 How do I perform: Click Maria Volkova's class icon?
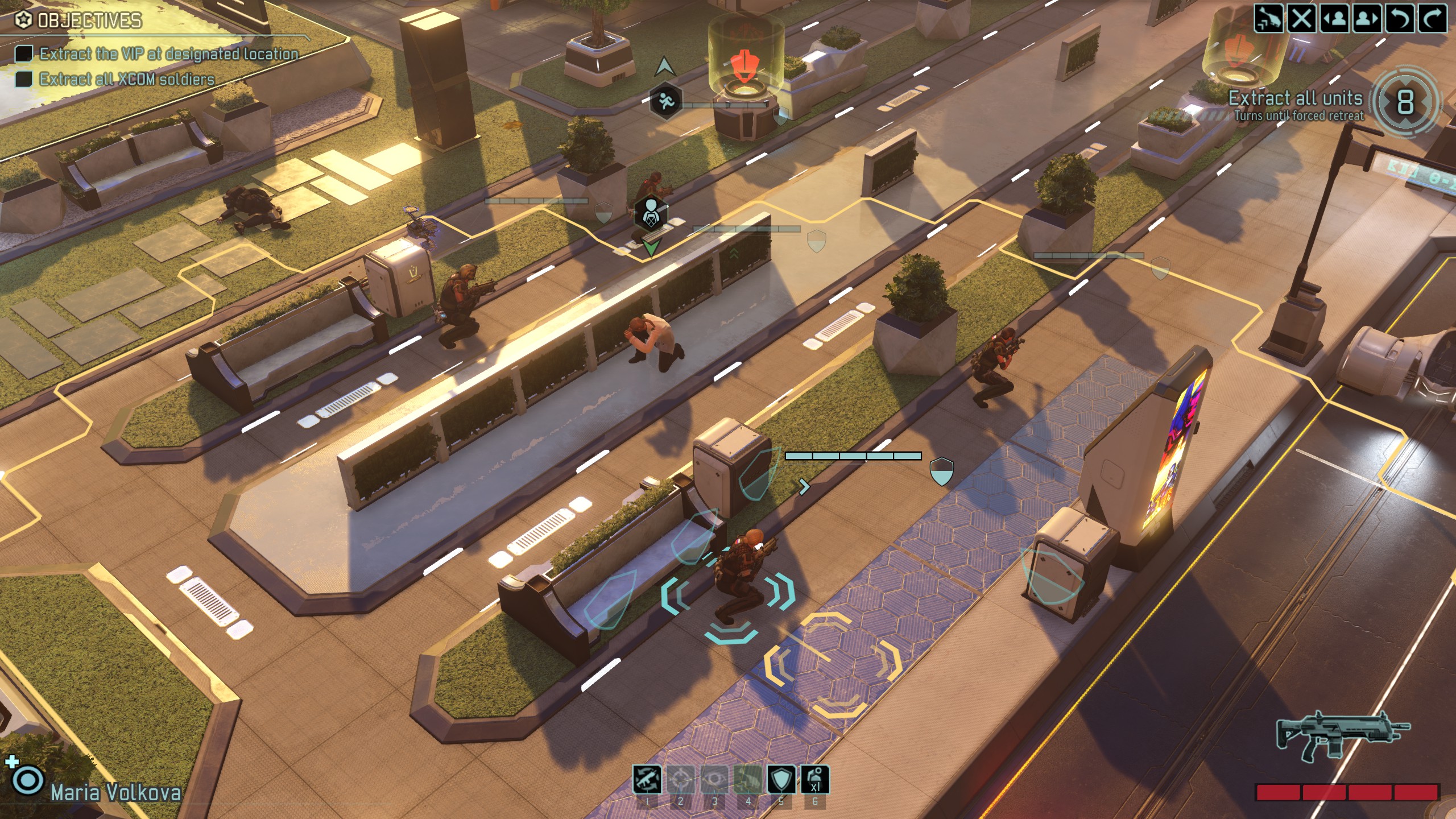pos(27,780)
